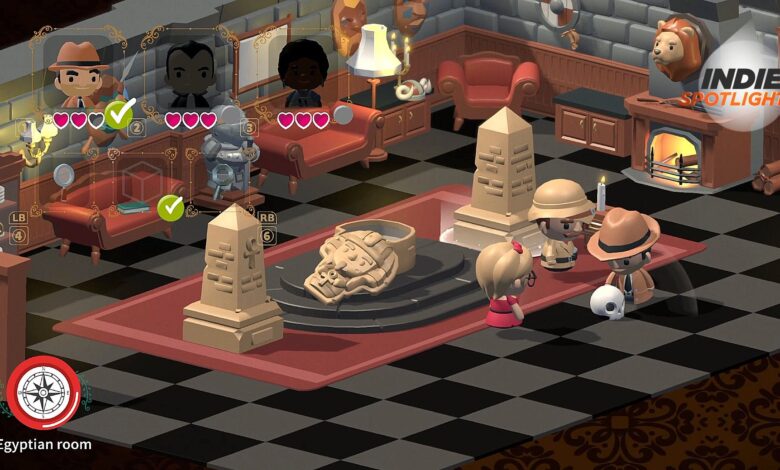This screenshot has height=470, width=780.
Task: Choose the grey-suited man's portrait
Action: point(190,74)
